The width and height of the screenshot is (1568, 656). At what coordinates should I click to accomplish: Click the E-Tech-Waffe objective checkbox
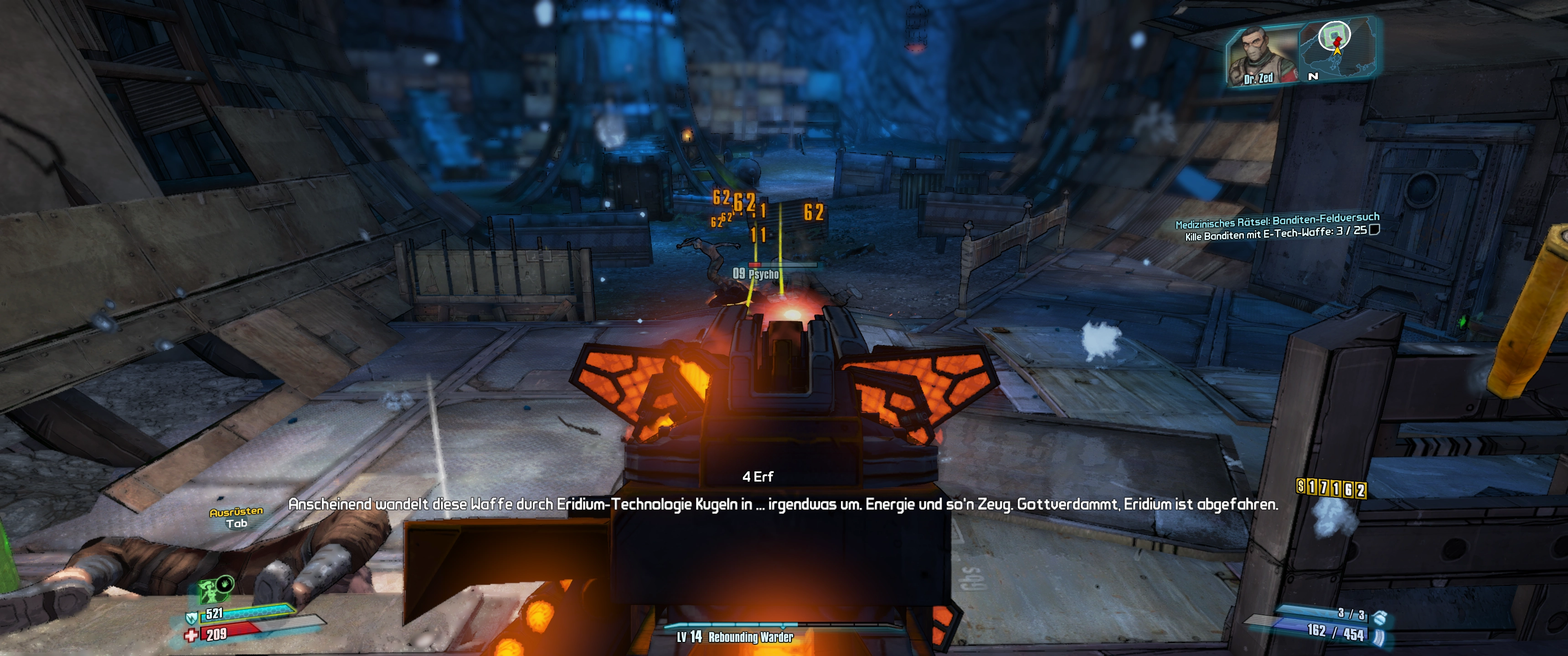coord(1374,230)
